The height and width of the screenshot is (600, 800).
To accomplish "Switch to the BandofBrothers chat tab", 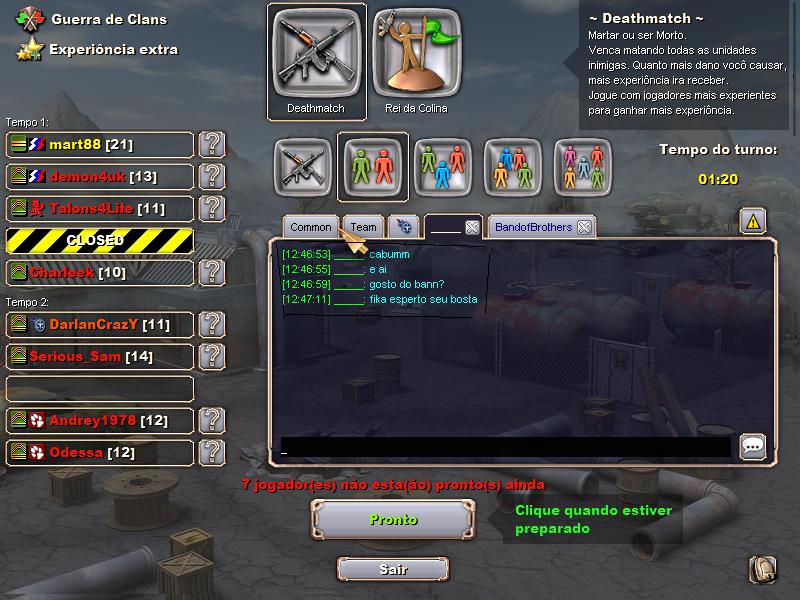I will pyautogui.click(x=533, y=227).
